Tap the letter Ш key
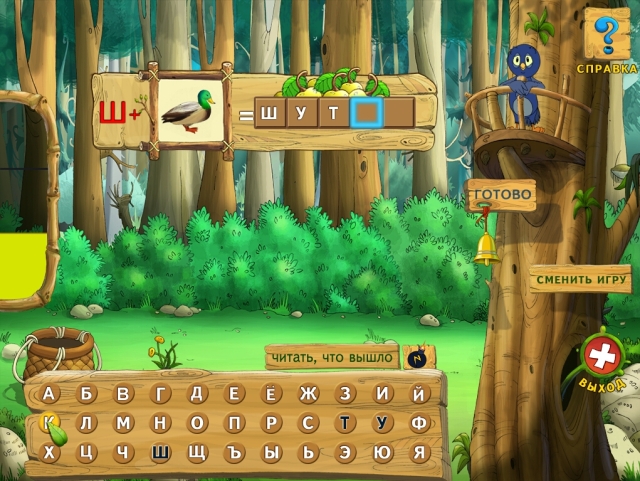640x481 pixels. point(160,452)
